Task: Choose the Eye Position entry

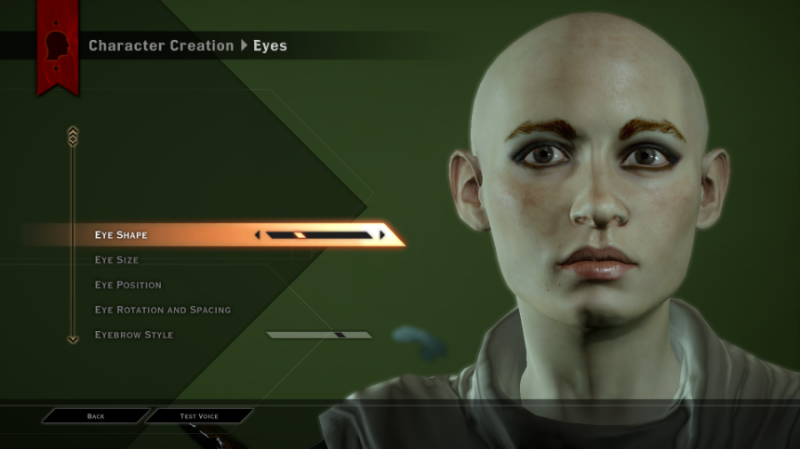Action: [128, 285]
